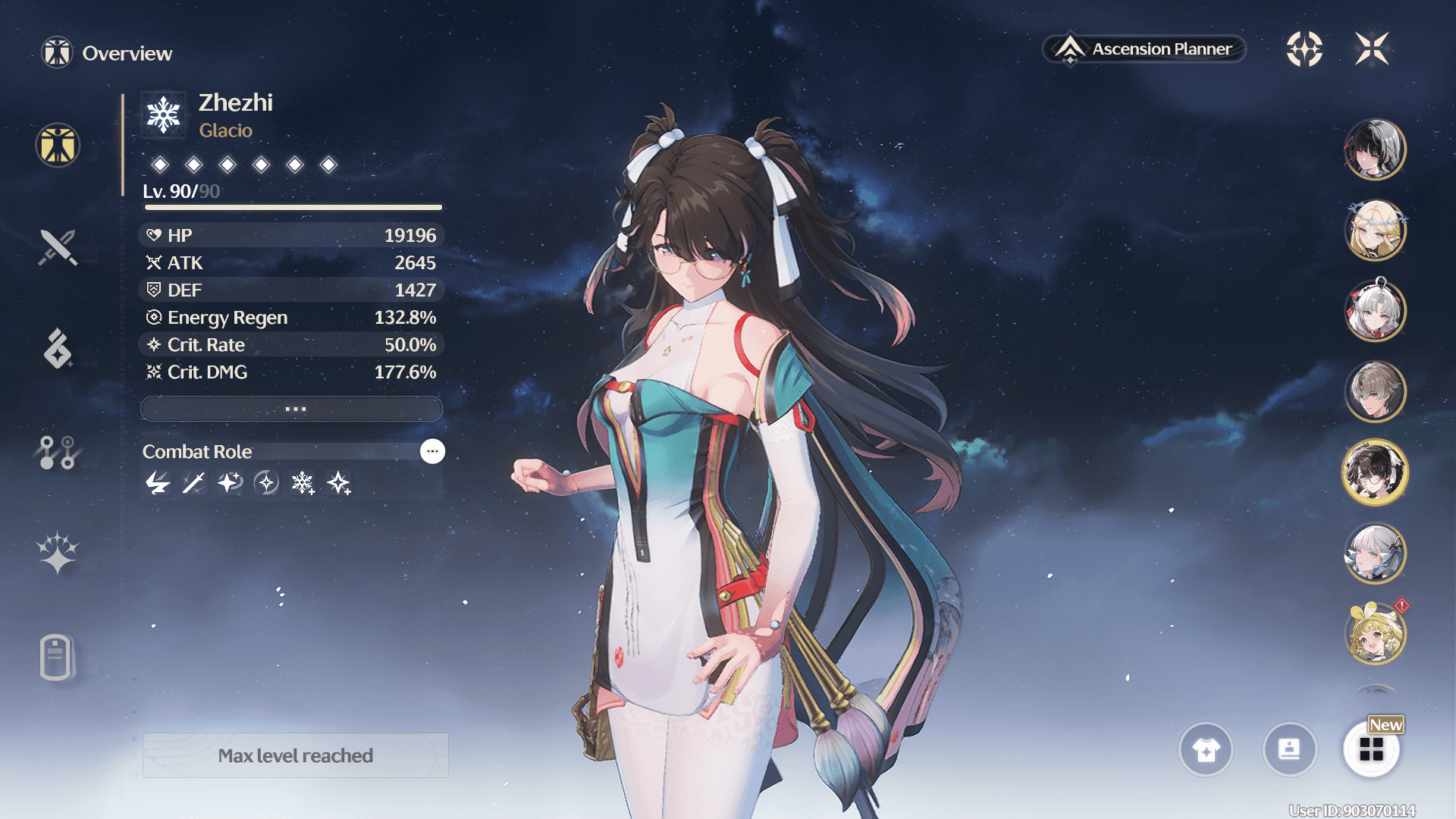The width and height of the screenshot is (1456, 819).
Task: Open the Ascension Planner
Action: click(1145, 49)
